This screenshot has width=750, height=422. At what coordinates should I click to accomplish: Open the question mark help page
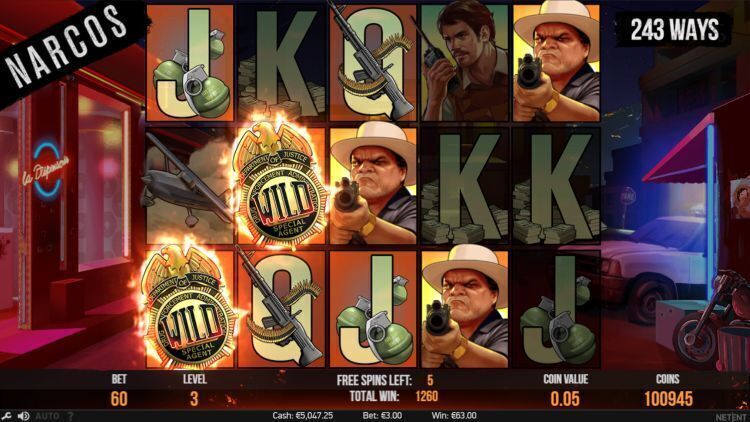69,415
